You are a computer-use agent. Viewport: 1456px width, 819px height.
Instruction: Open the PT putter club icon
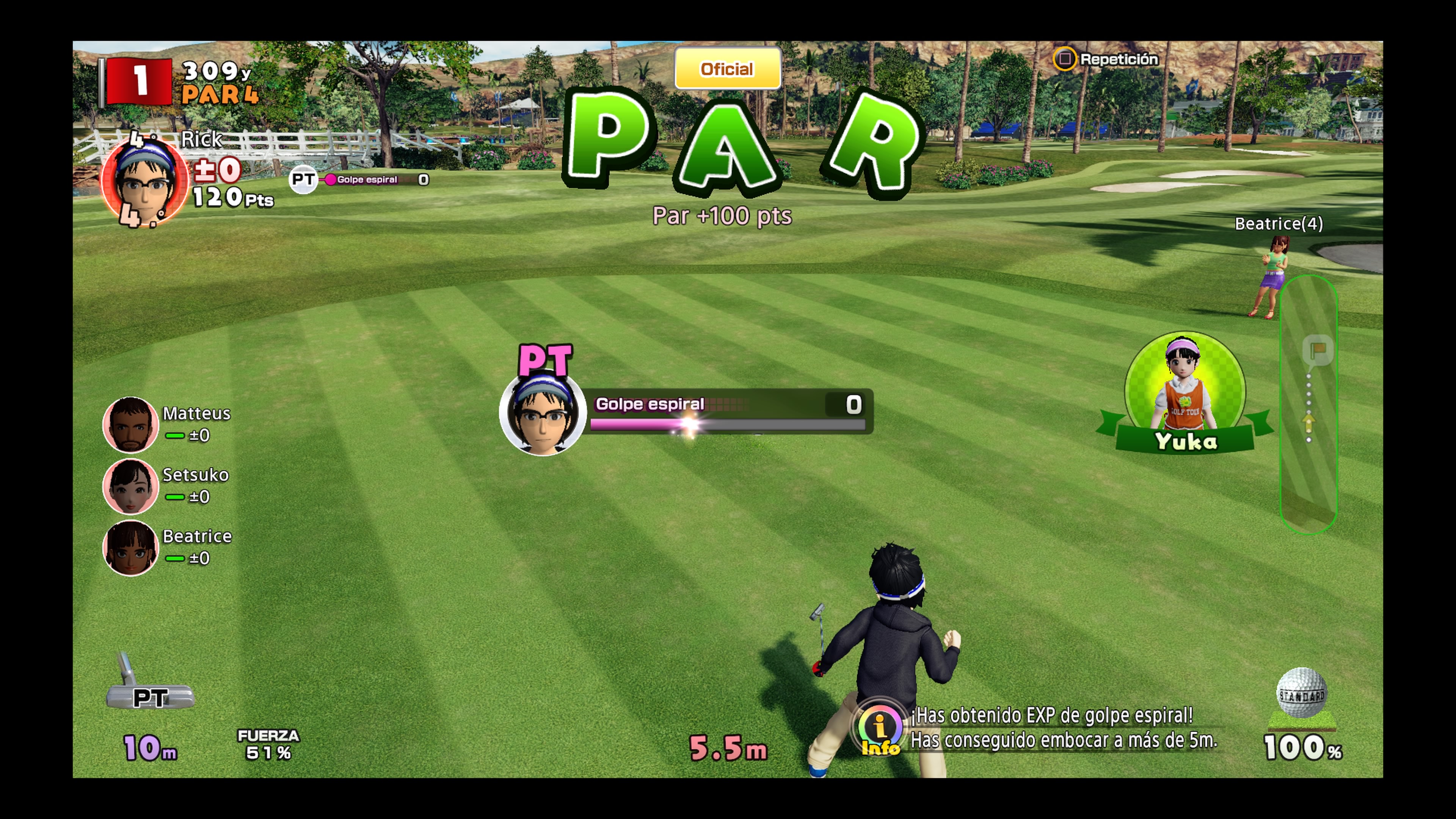(151, 685)
